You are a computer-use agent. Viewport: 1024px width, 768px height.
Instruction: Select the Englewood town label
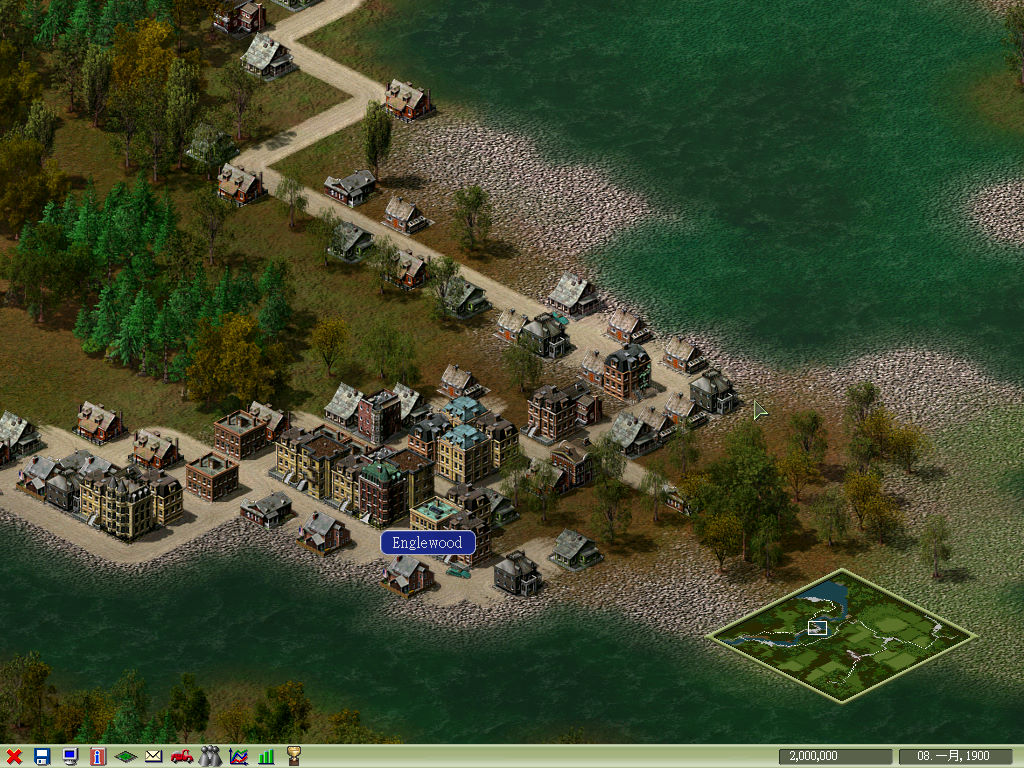[x=427, y=543]
